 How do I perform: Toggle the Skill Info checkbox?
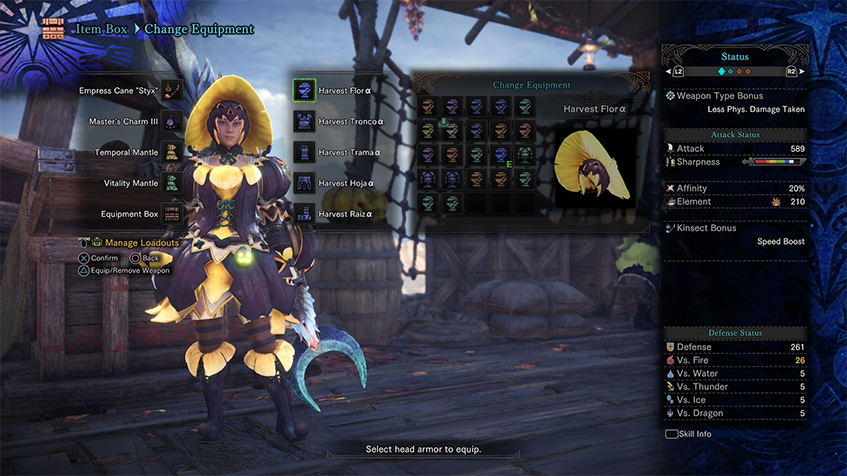[671, 434]
